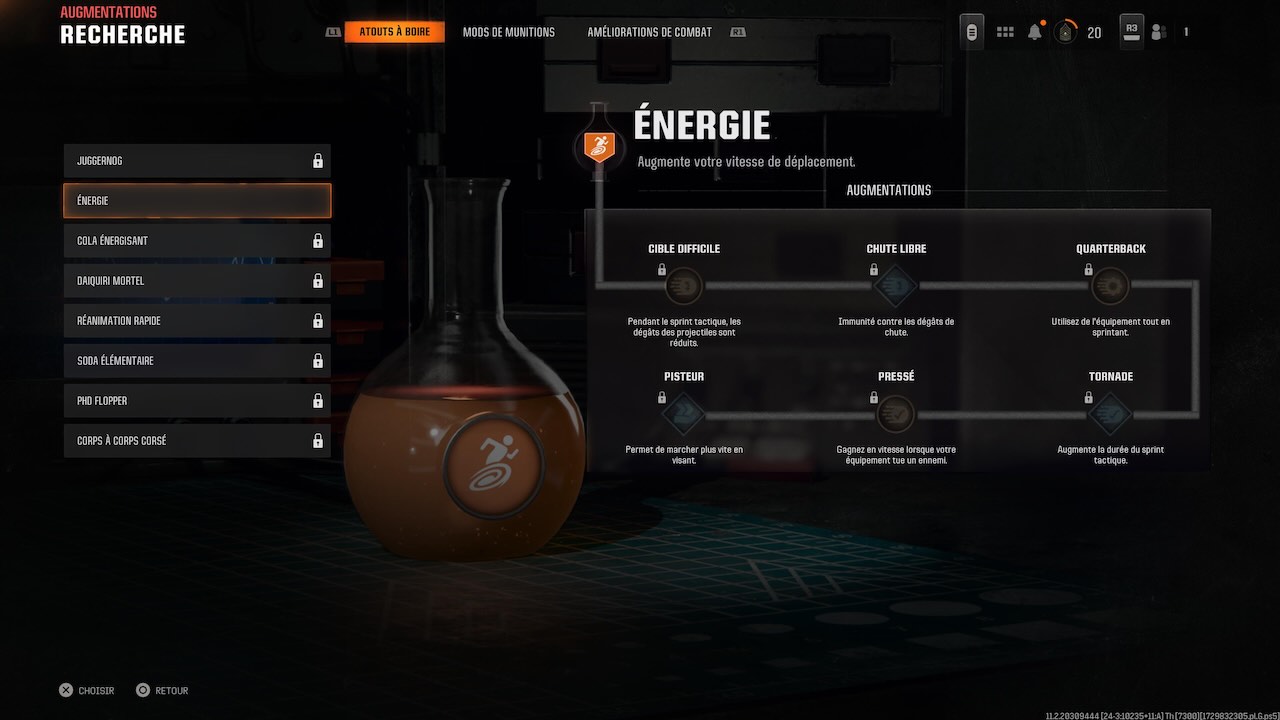This screenshot has width=1280, height=720.
Task: Select Corps à corps corsé perk
Action: pos(197,441)
